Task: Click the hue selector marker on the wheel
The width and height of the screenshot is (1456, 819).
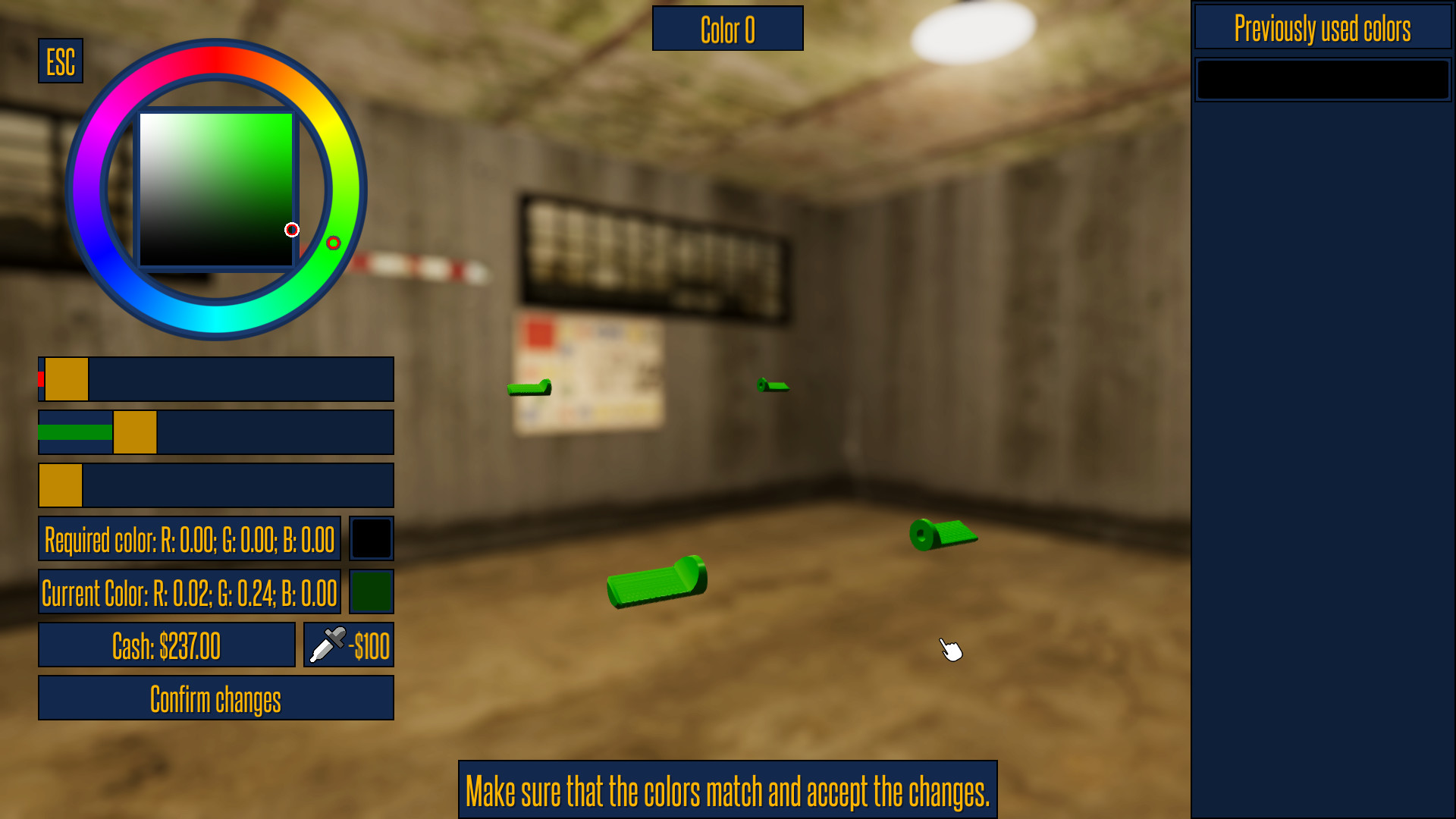Action: tap(334, 241)
